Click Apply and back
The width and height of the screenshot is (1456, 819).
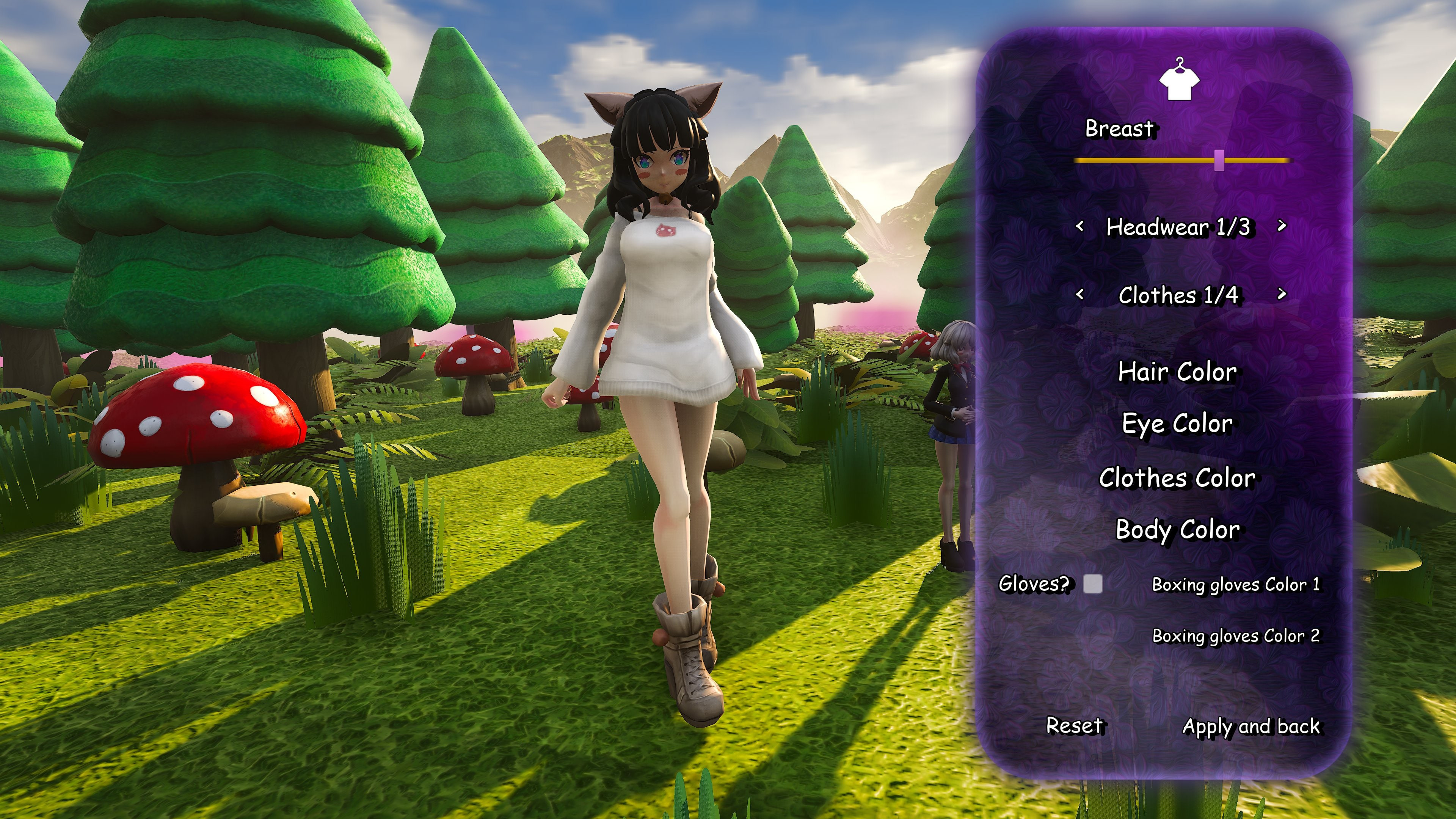point(1251,726)
